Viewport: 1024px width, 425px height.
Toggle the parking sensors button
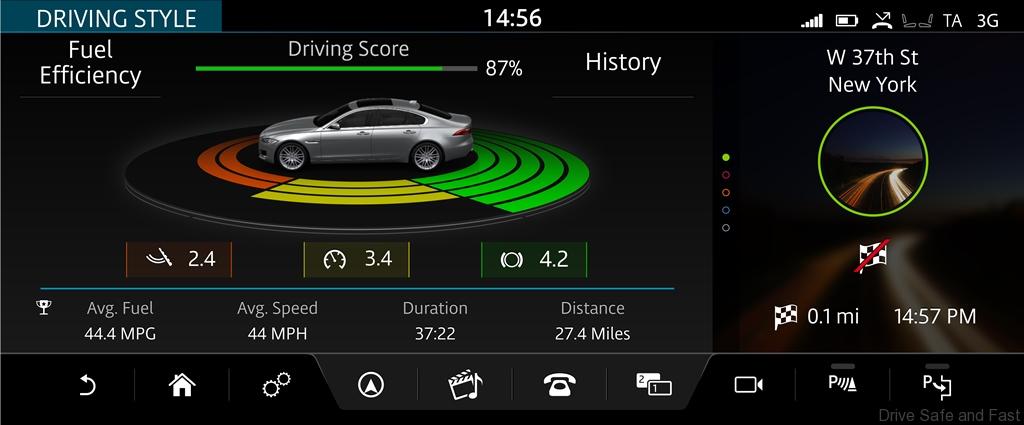[x=843, y=384]
